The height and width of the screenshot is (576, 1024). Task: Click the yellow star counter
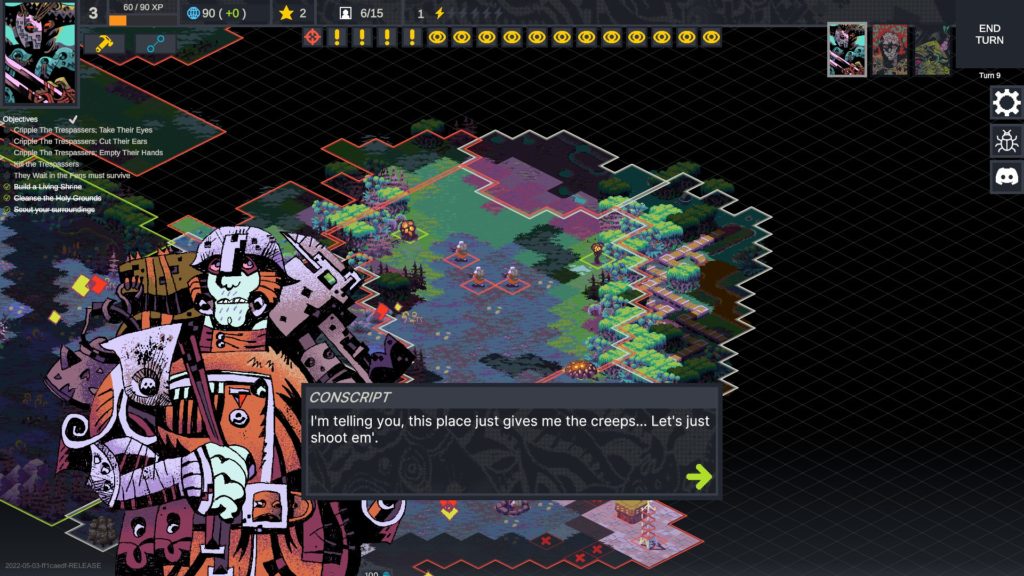[293, 13]
